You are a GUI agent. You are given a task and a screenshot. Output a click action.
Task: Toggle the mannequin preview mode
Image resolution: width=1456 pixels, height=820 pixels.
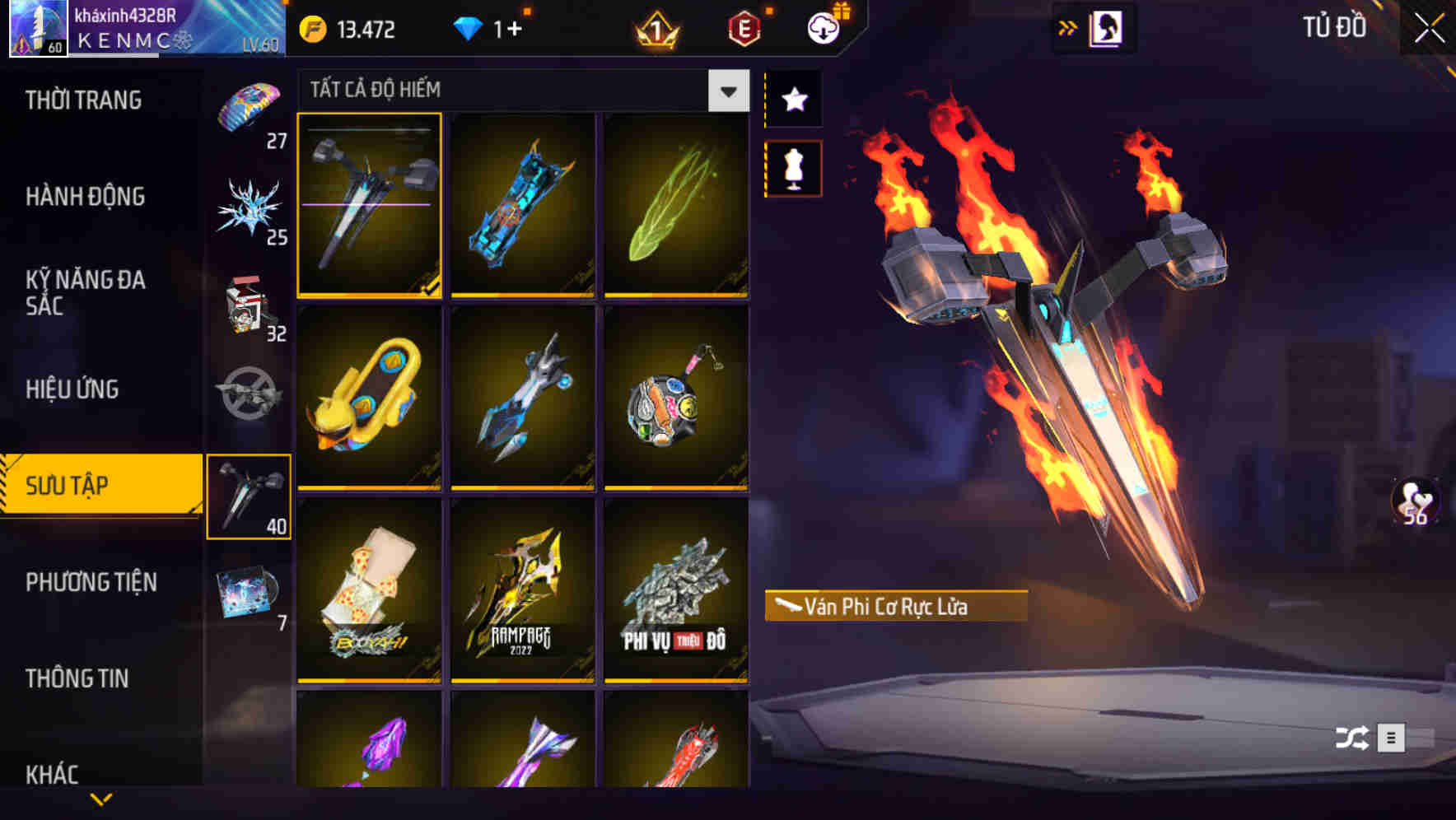click(x=793, y=168)
